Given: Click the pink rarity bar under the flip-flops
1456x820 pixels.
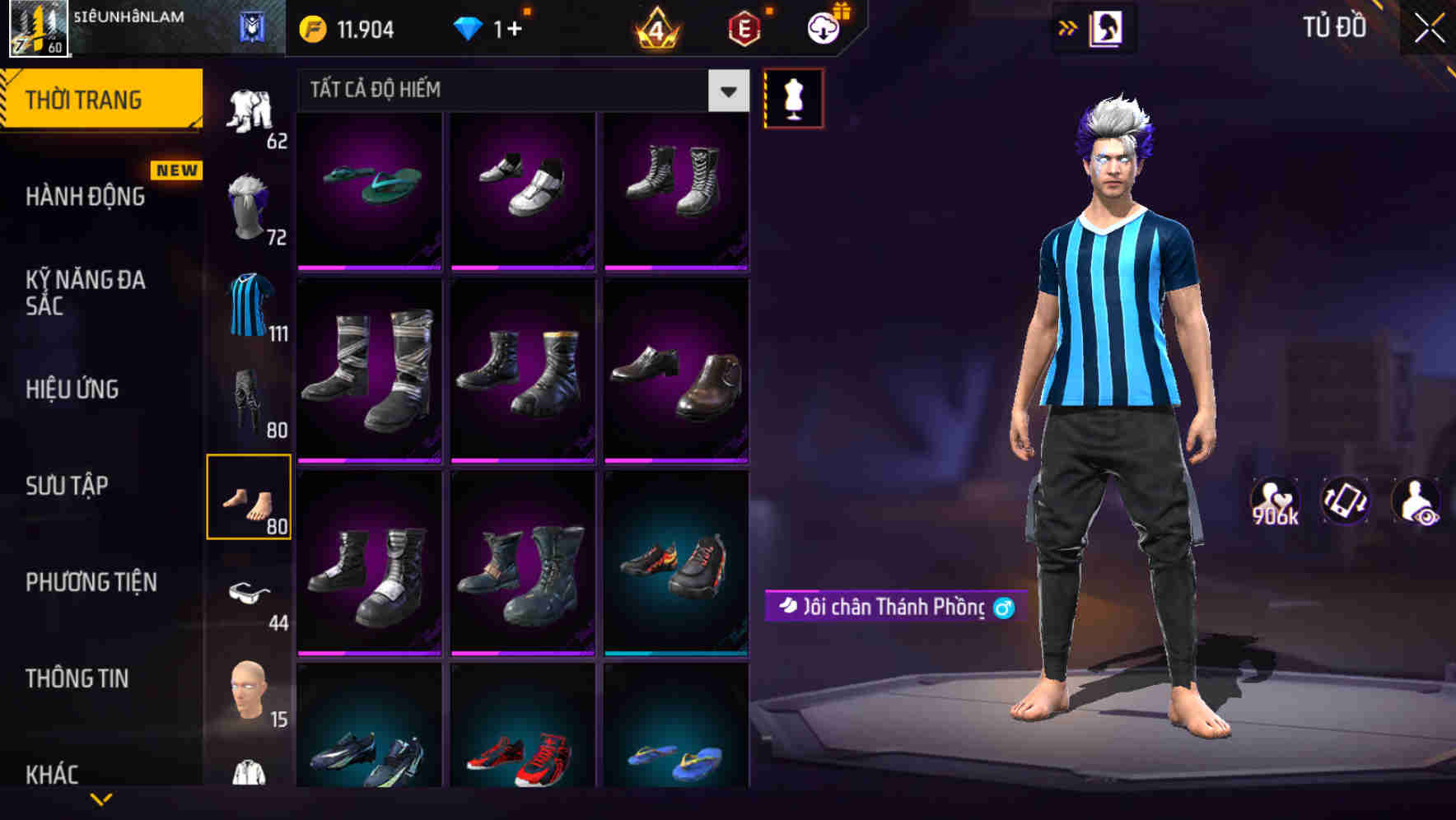Looking at the screenshot, I should pos(369,267).
